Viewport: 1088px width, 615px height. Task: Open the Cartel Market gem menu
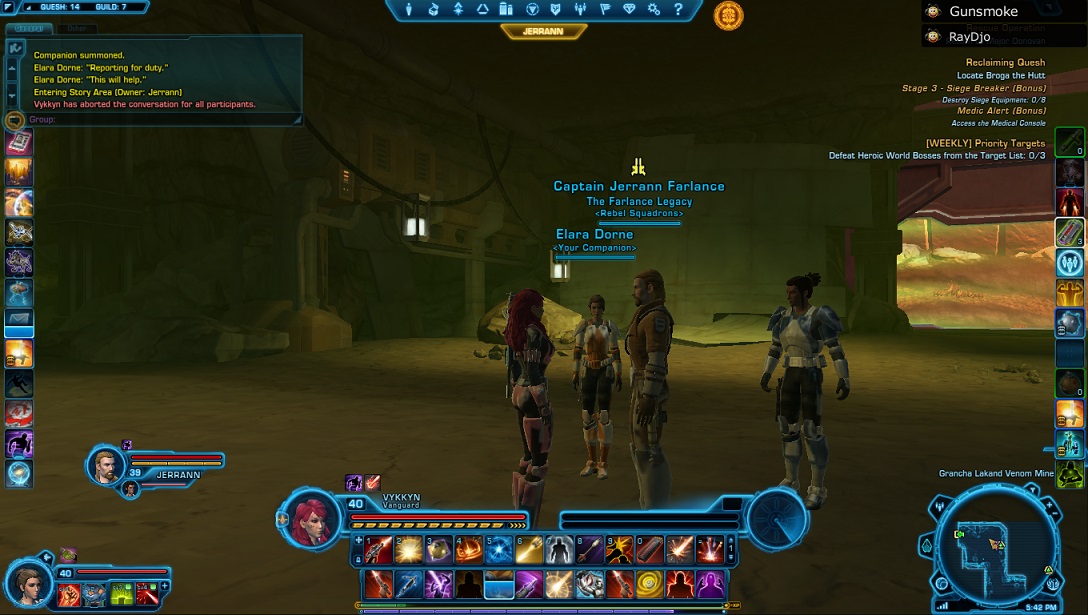tap(628, 10)
